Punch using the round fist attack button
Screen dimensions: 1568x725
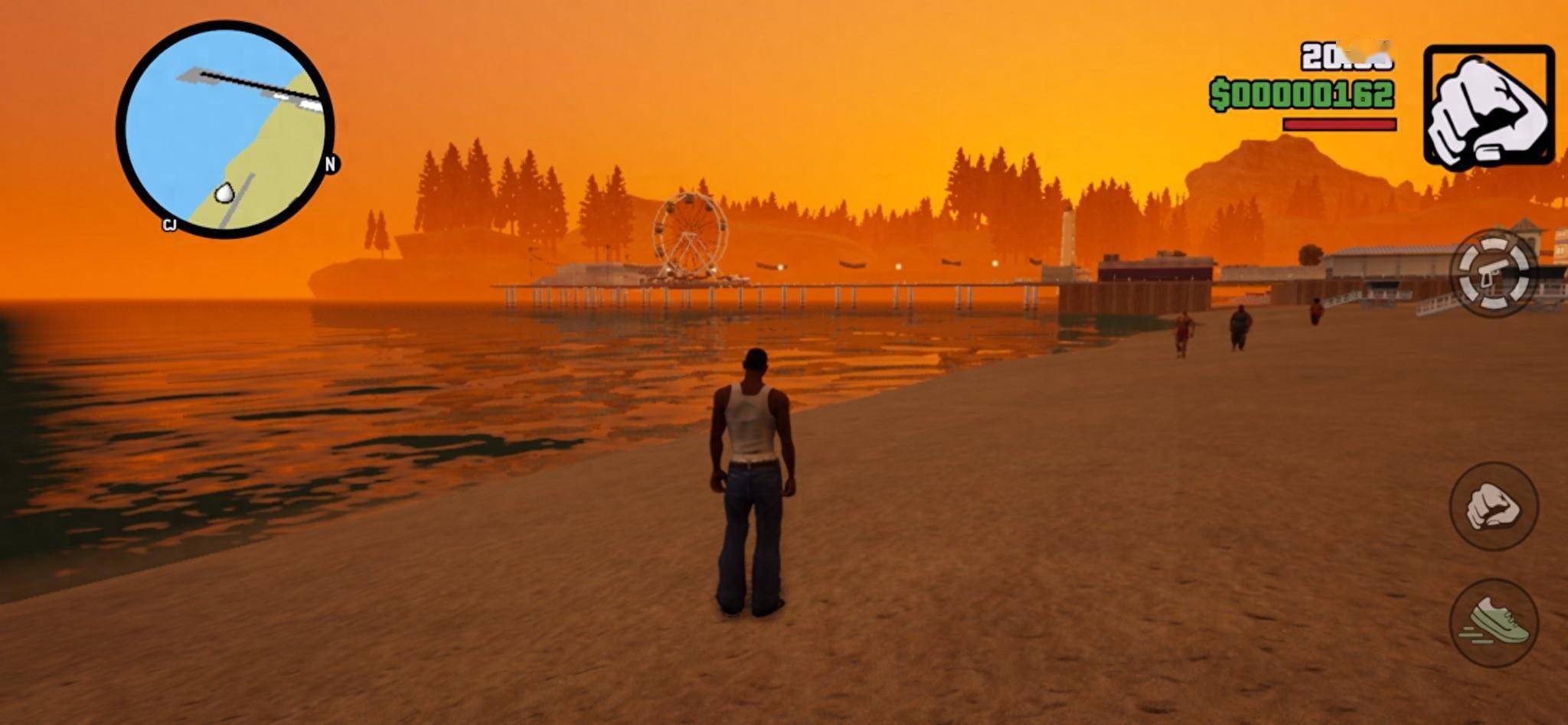[1493, 506]
